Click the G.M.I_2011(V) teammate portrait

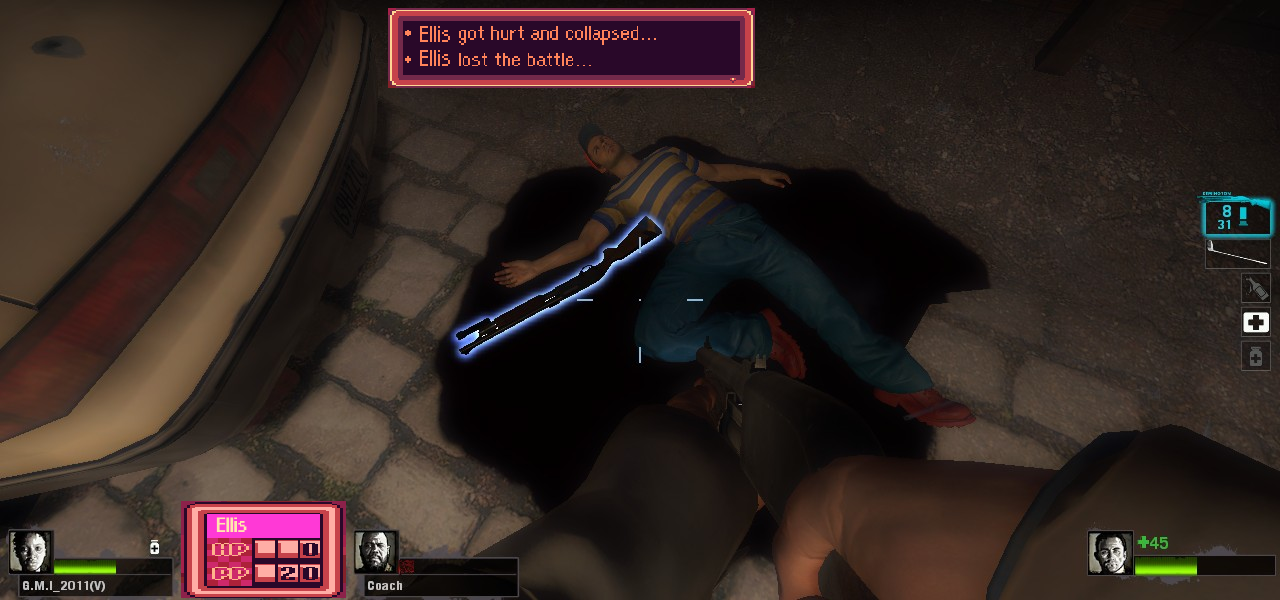(31, 553)
